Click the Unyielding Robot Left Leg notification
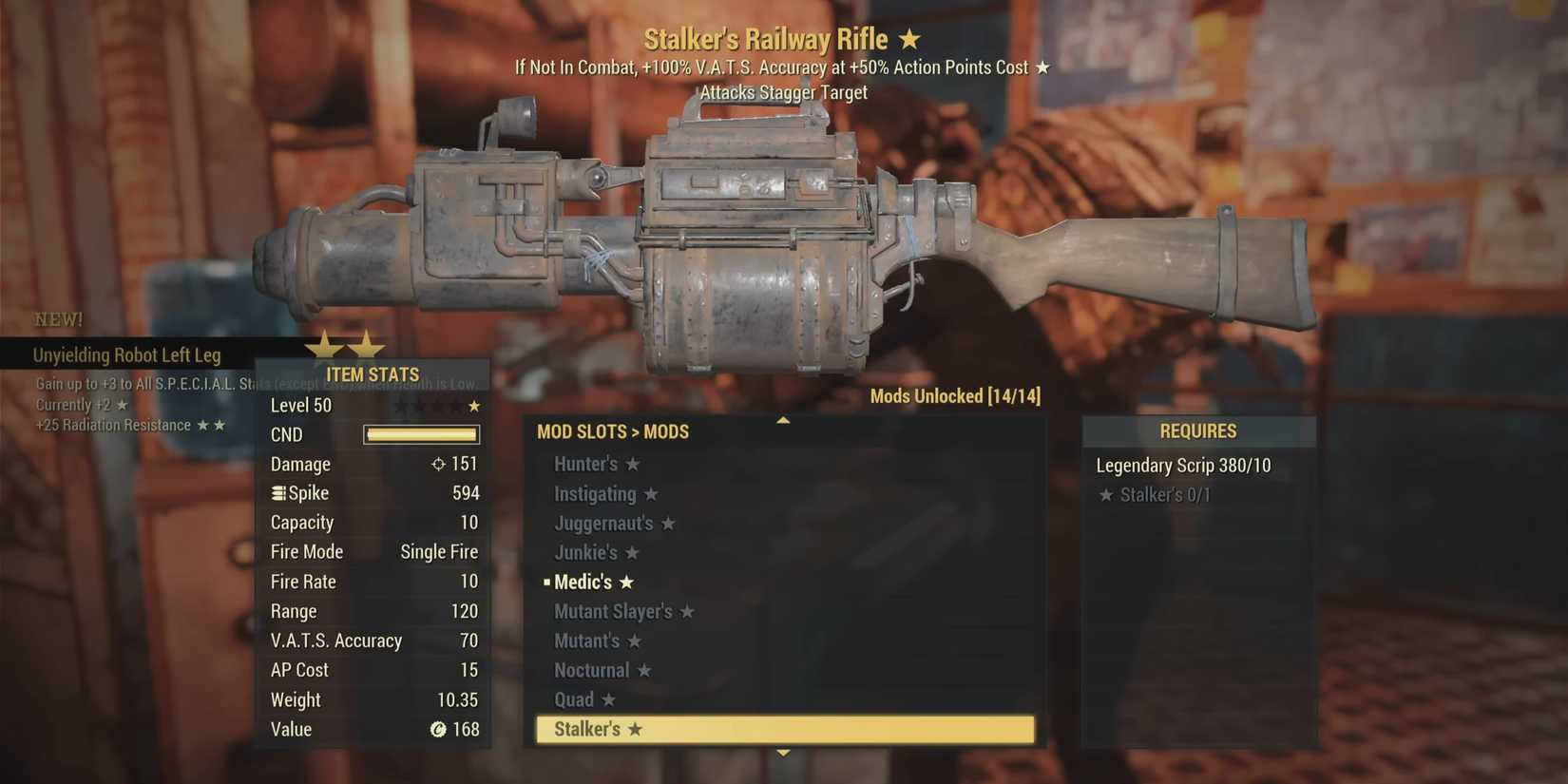This screenshot has height=784, width=1568. coord(126,354)
